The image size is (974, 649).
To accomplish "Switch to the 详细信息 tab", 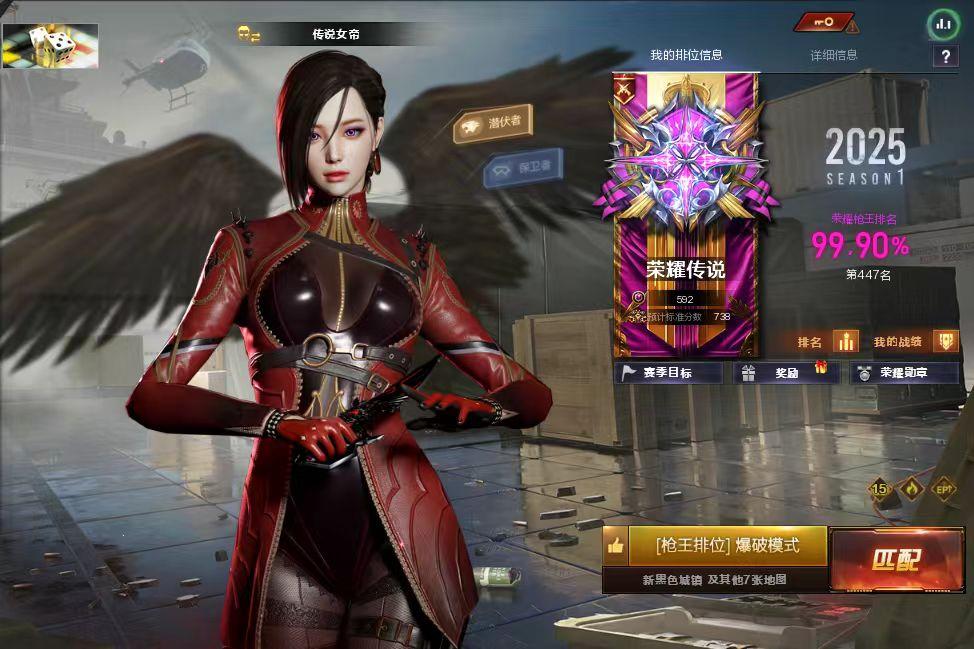I will (x=833, y=55).
